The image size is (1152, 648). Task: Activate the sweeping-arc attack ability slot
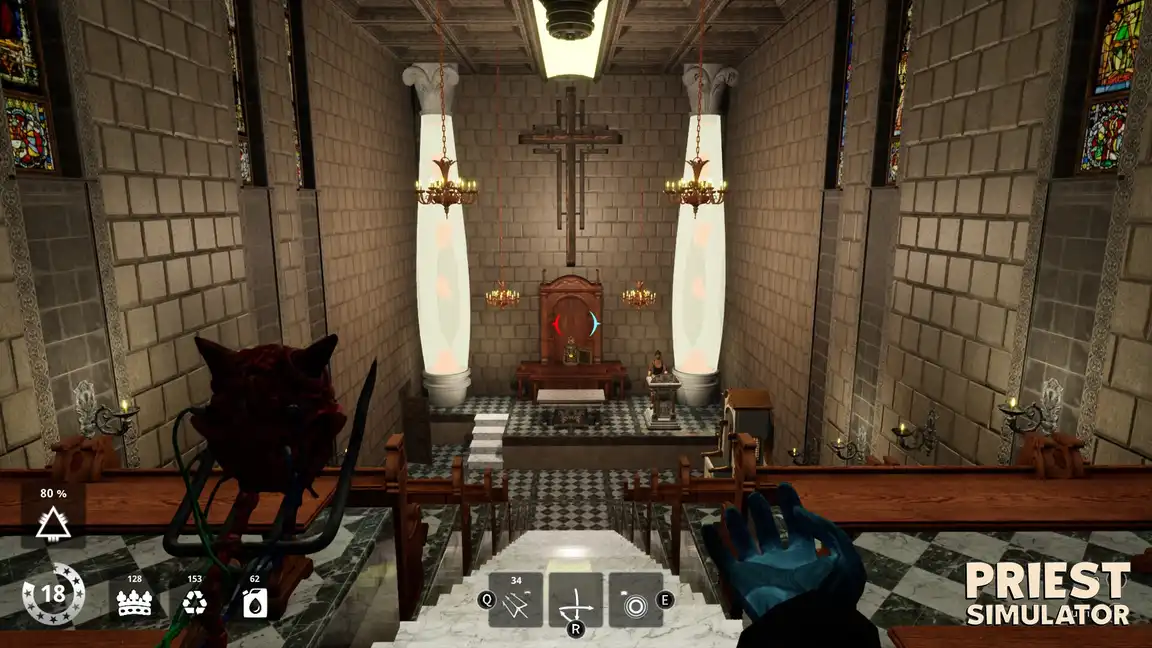(x=575, y=600)
